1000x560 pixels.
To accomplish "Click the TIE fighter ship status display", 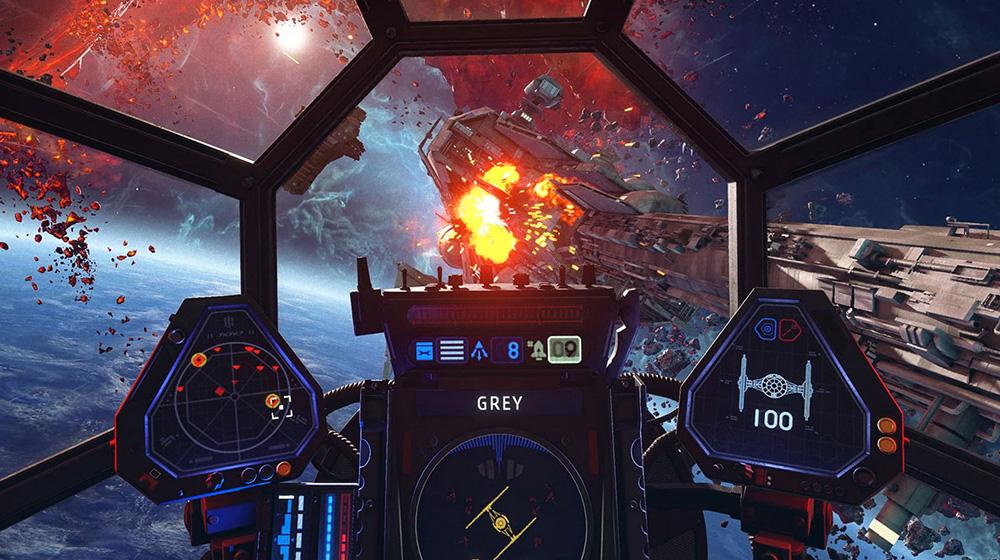I will [x=771, y=388].
